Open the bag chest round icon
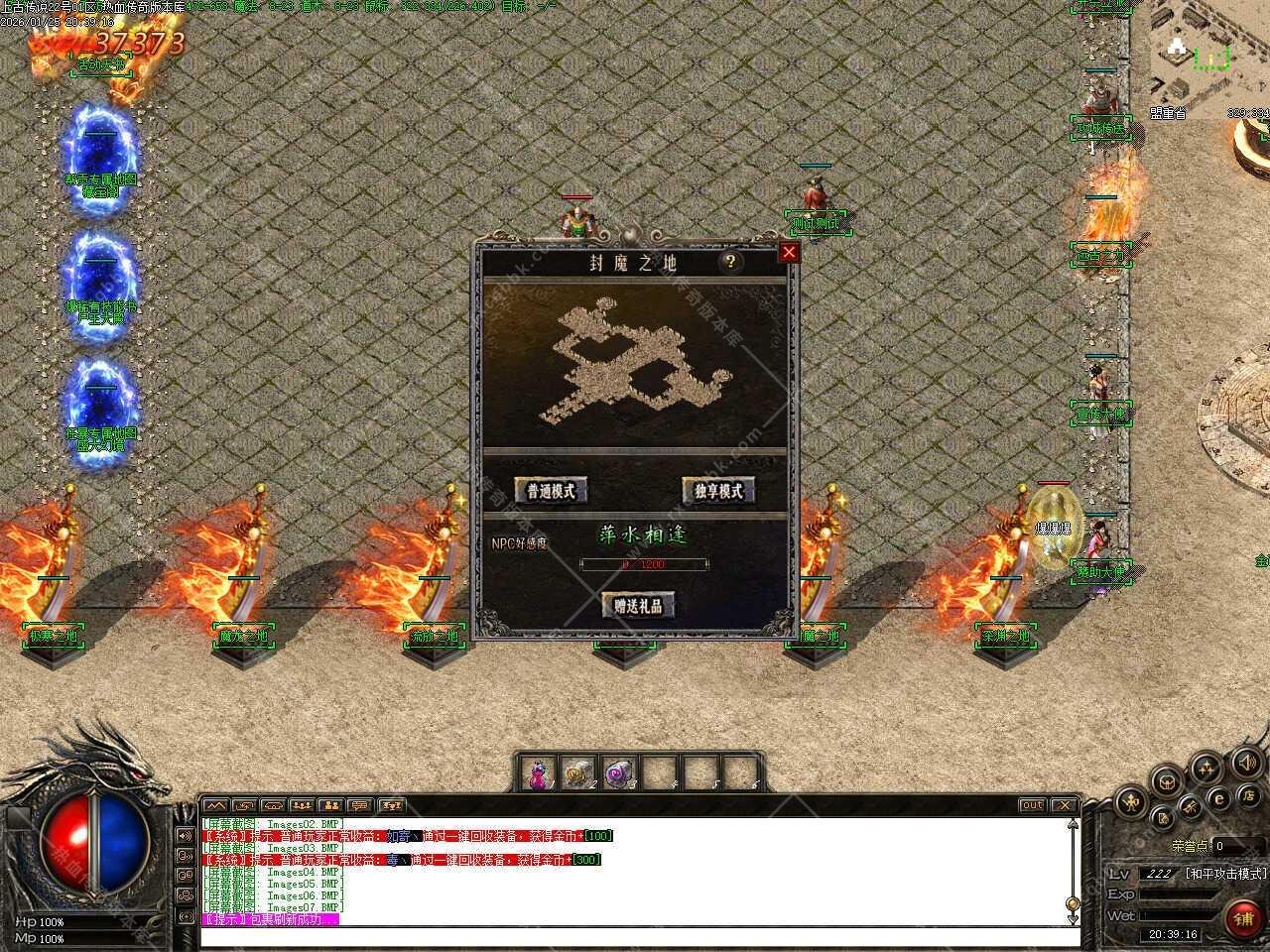Image resolution: width=1270 pixels, height=952 pixels. pos(1167,780)
